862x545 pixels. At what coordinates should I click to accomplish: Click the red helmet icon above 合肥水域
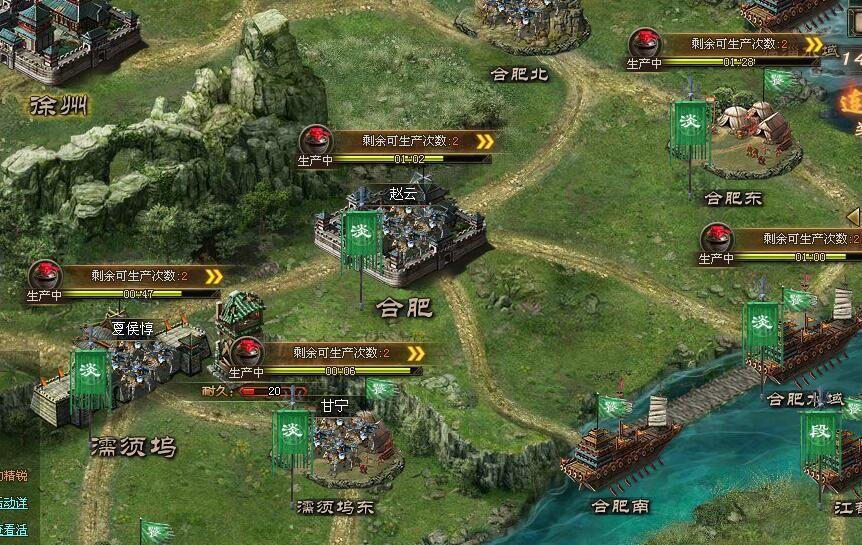[717, 238]
